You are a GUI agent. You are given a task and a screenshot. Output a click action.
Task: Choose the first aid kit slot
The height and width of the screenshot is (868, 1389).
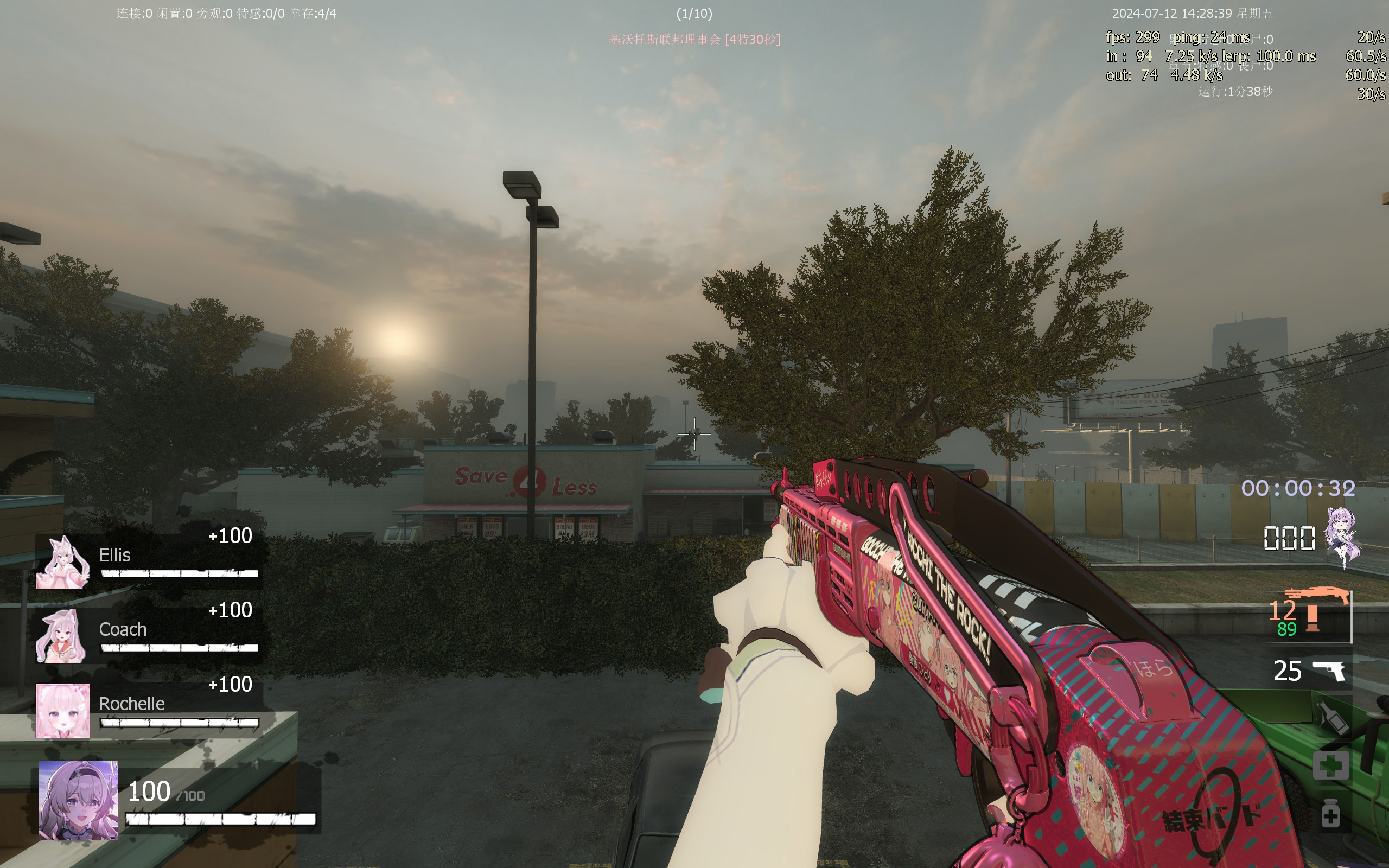pyautogui.click(x=1330, y=766)
